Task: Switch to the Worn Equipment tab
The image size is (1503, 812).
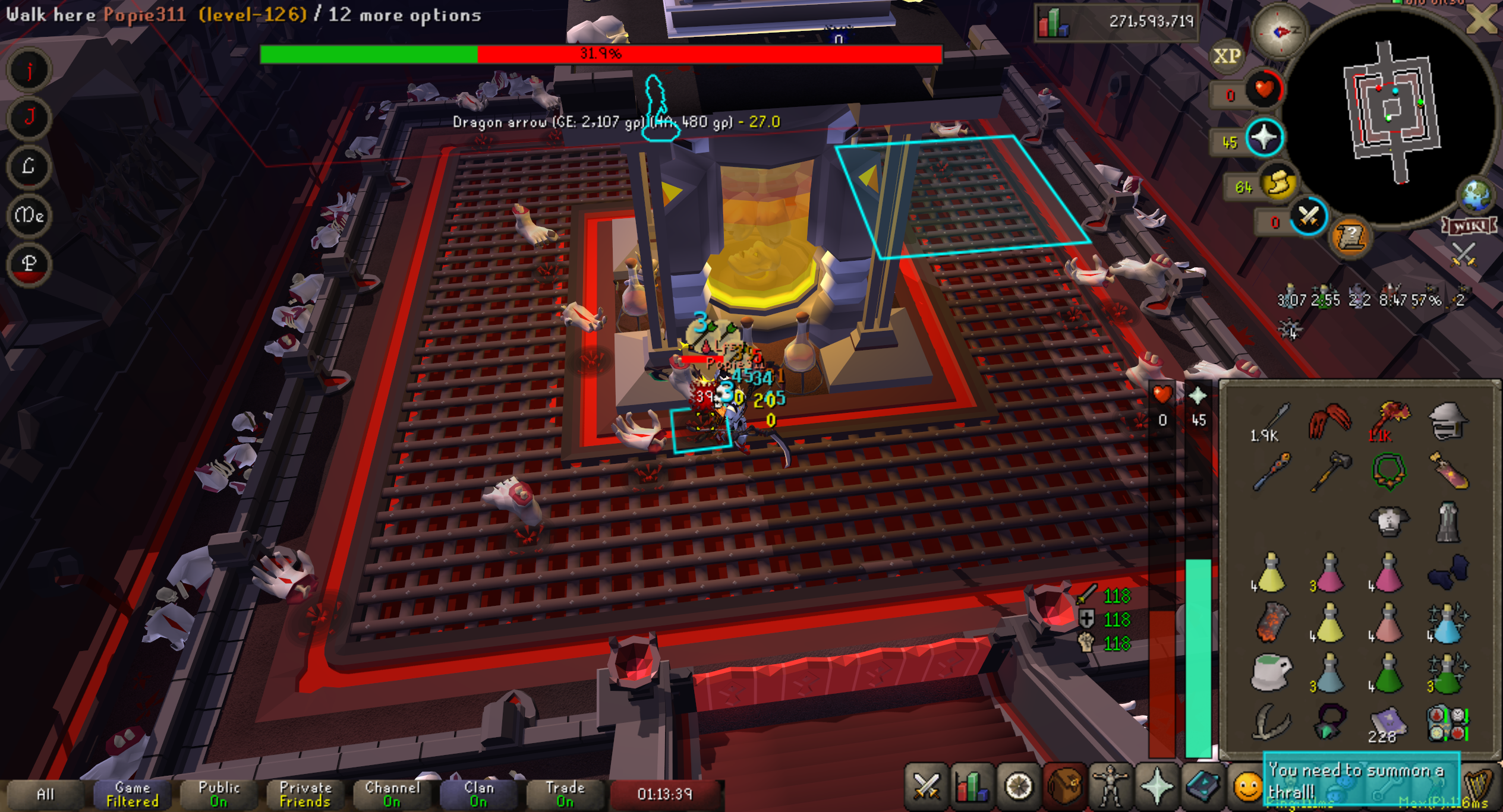Action: click(x=1110, y=787)
